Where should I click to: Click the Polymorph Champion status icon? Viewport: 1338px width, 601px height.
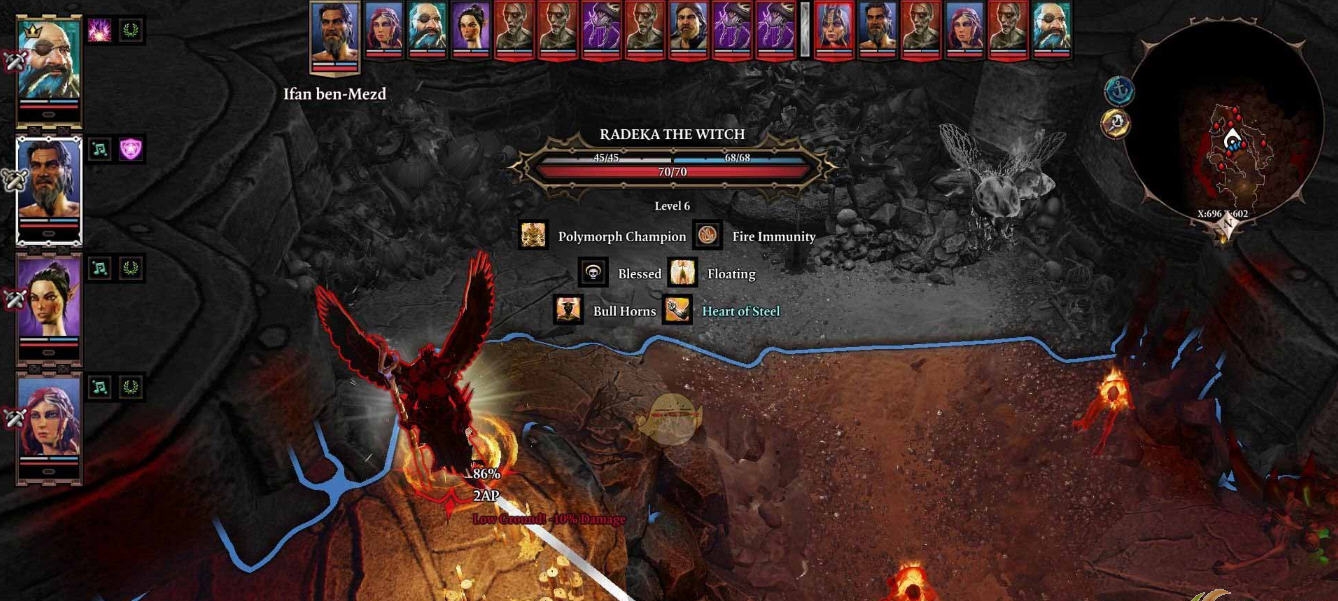click(x=534, y=237)
